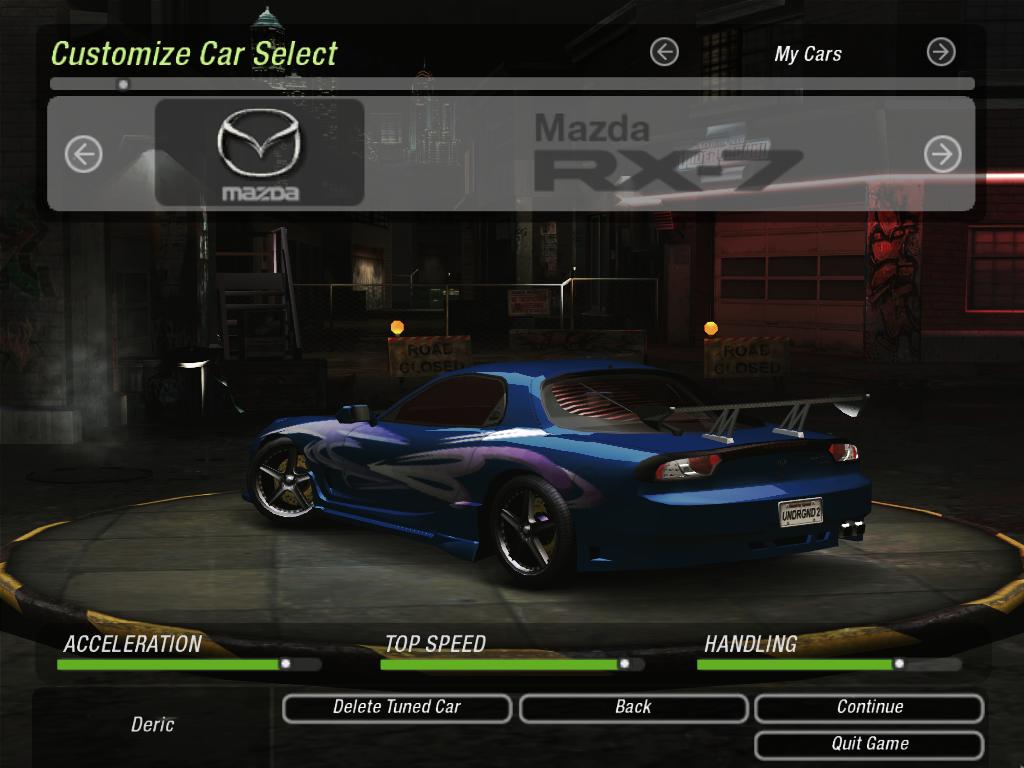Go back with the Back button
Viewport: 1024px width, 768px height.
[x=633, y=708]
